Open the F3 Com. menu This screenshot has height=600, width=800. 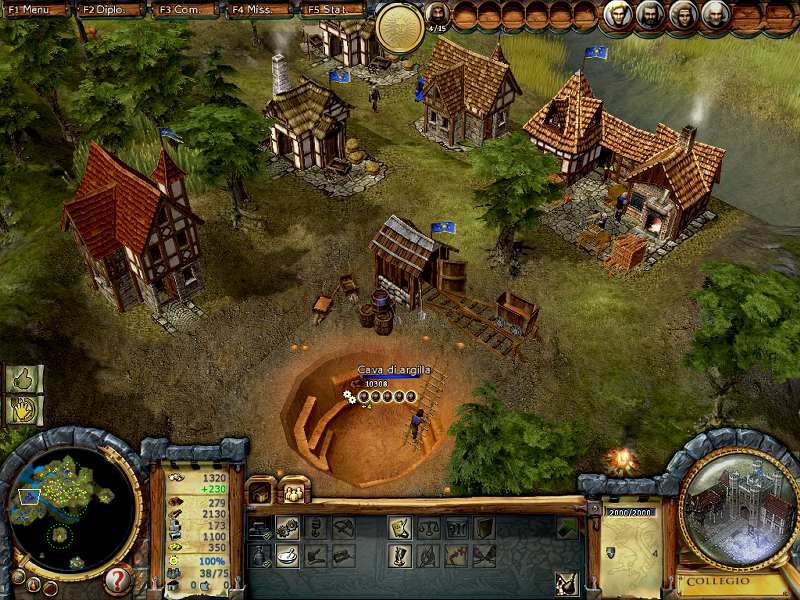[185, 10]
